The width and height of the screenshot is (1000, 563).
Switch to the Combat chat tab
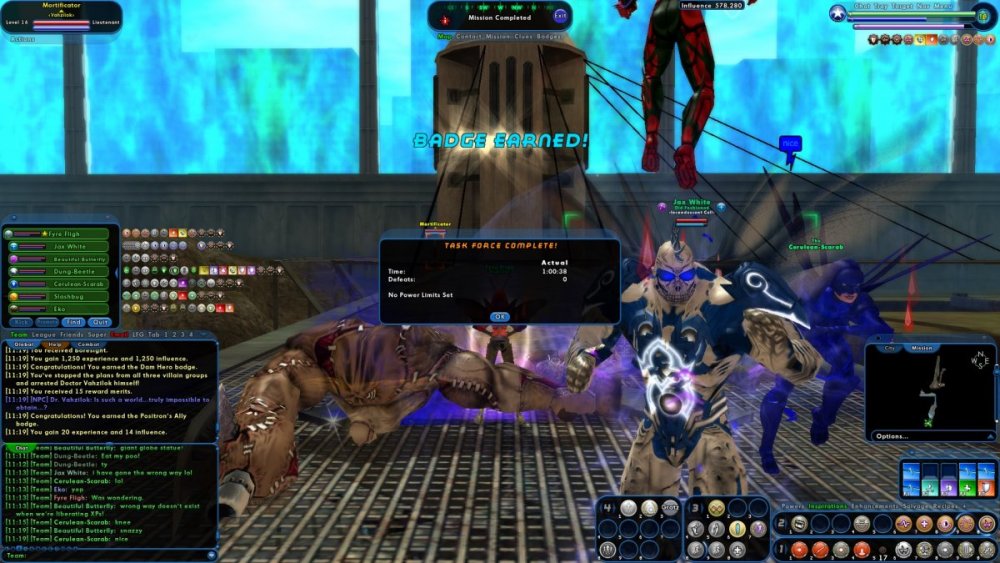pos(86,344)
